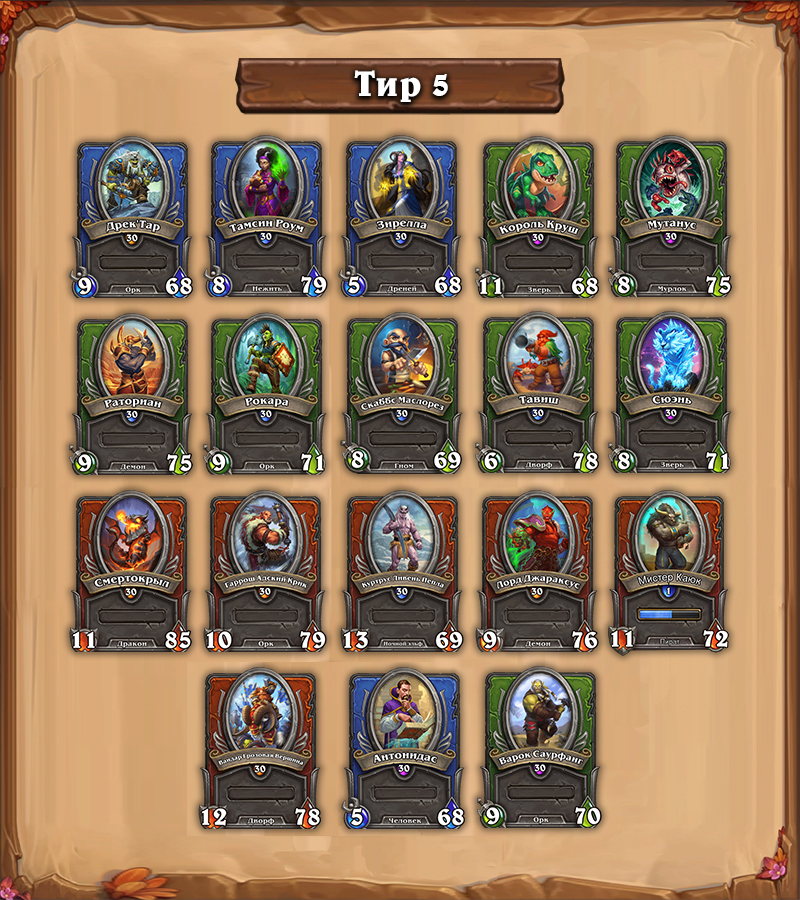Pick the Вандар Грозовая Вершина card
This screenshot has height=900, width=800.
[x=260, y=750]
